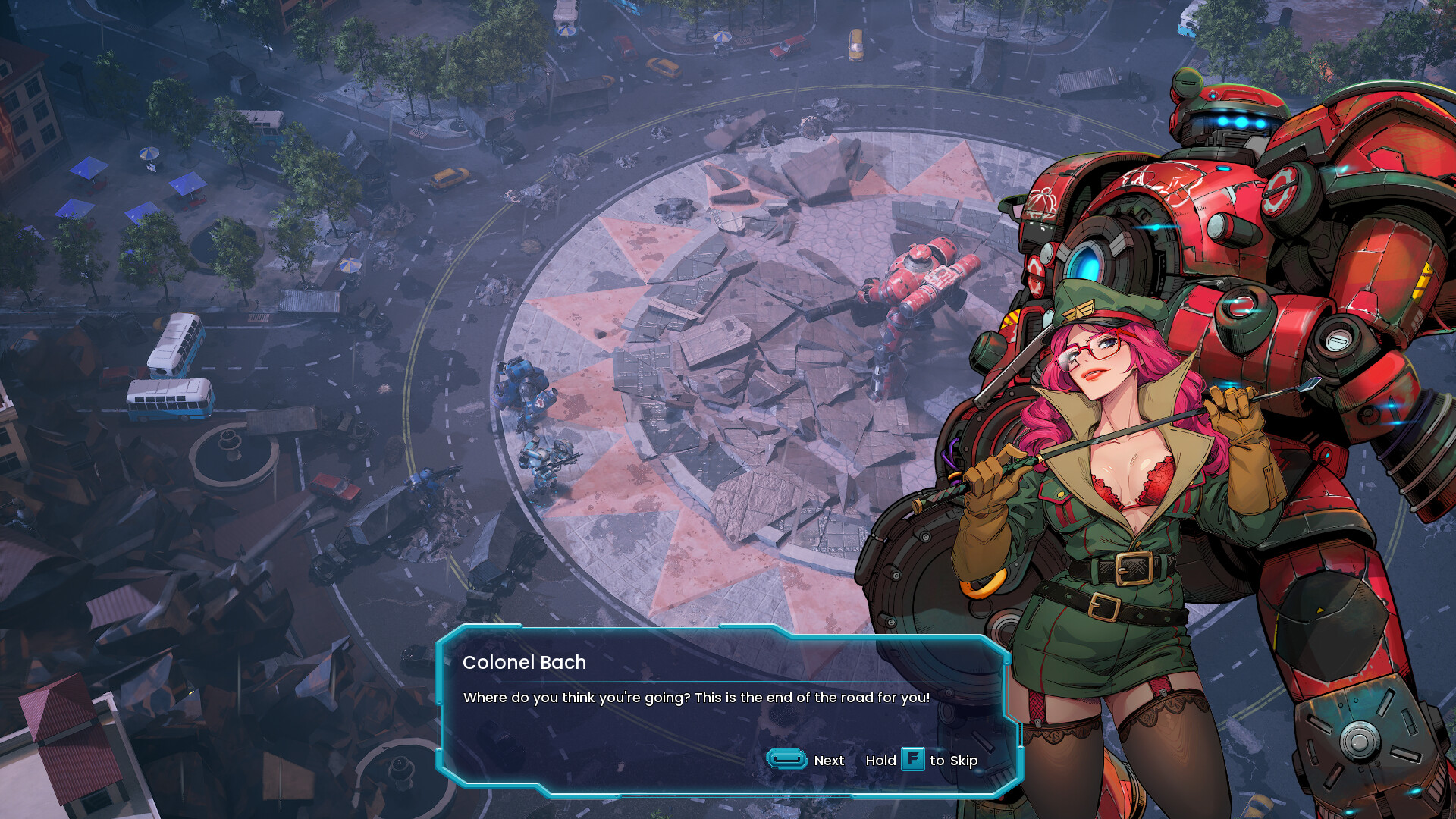Image resolution: width=1456 pixels, height=819 pixels.
Task: Continue Colonel Bach's dialogue with Next
Action: tap(805, 760)
